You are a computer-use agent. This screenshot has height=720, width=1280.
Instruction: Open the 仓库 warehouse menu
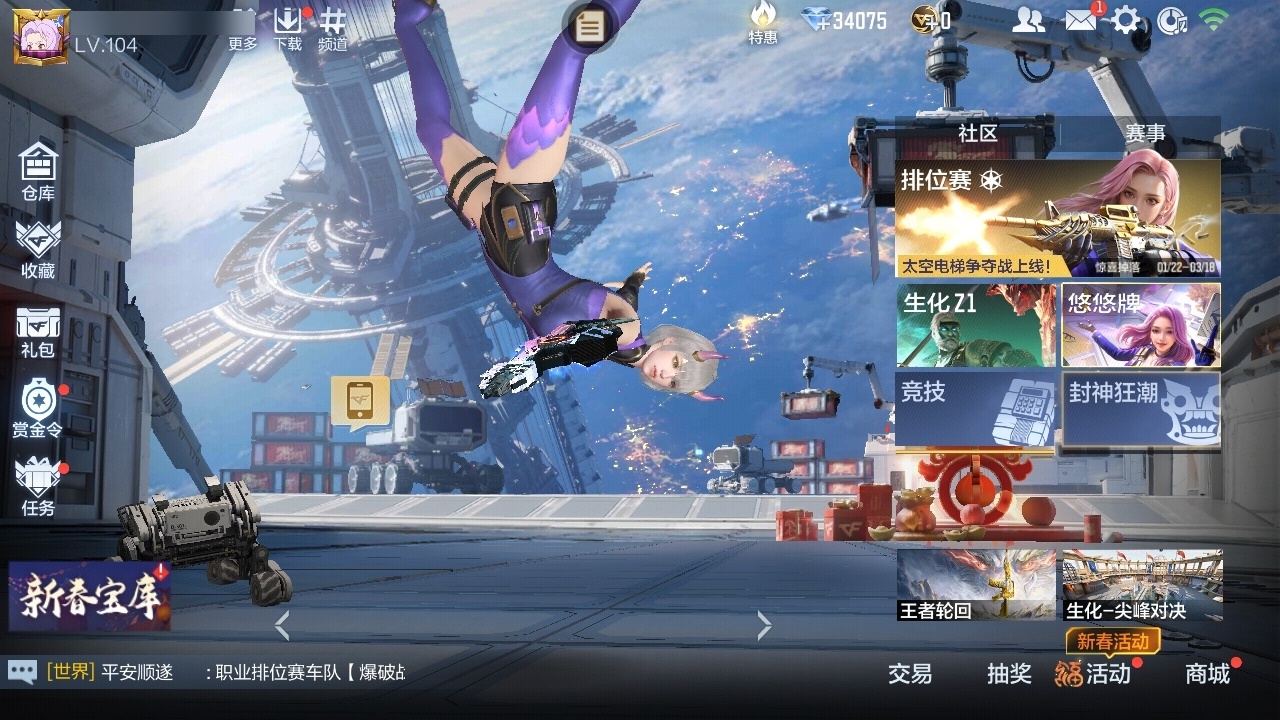38,171
